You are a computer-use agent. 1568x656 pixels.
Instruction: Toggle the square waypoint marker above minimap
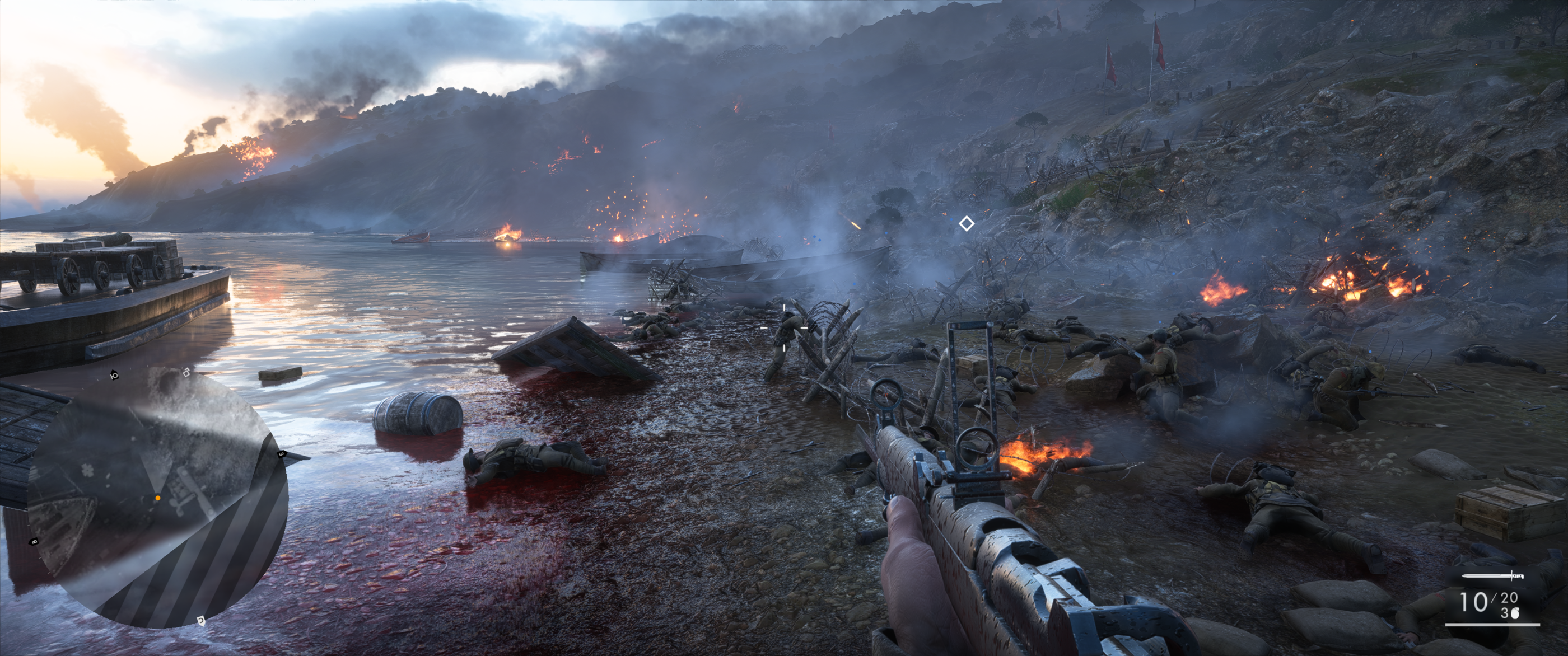(186, 374)
